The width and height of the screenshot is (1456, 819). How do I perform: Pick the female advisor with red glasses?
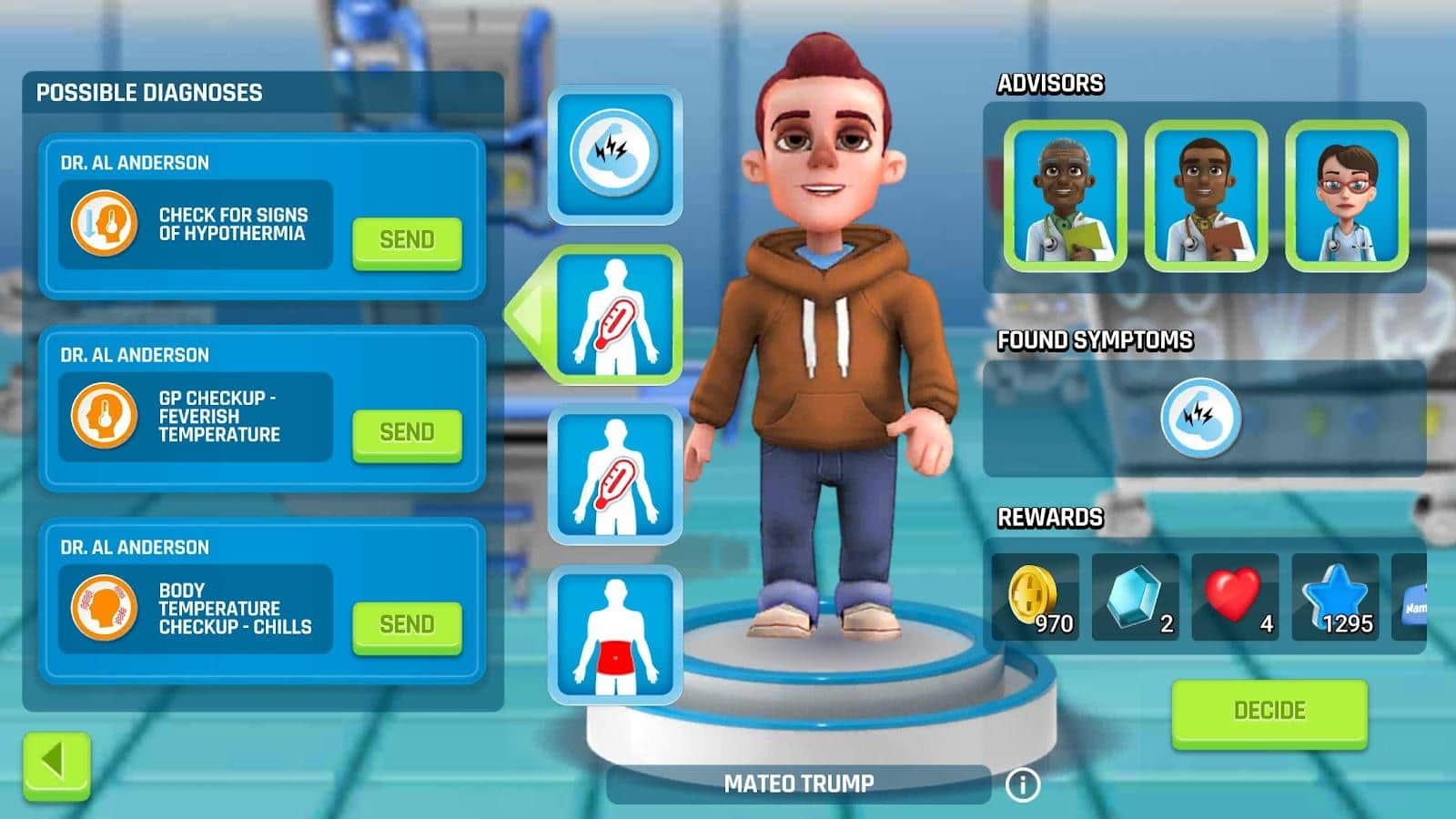1347,197
